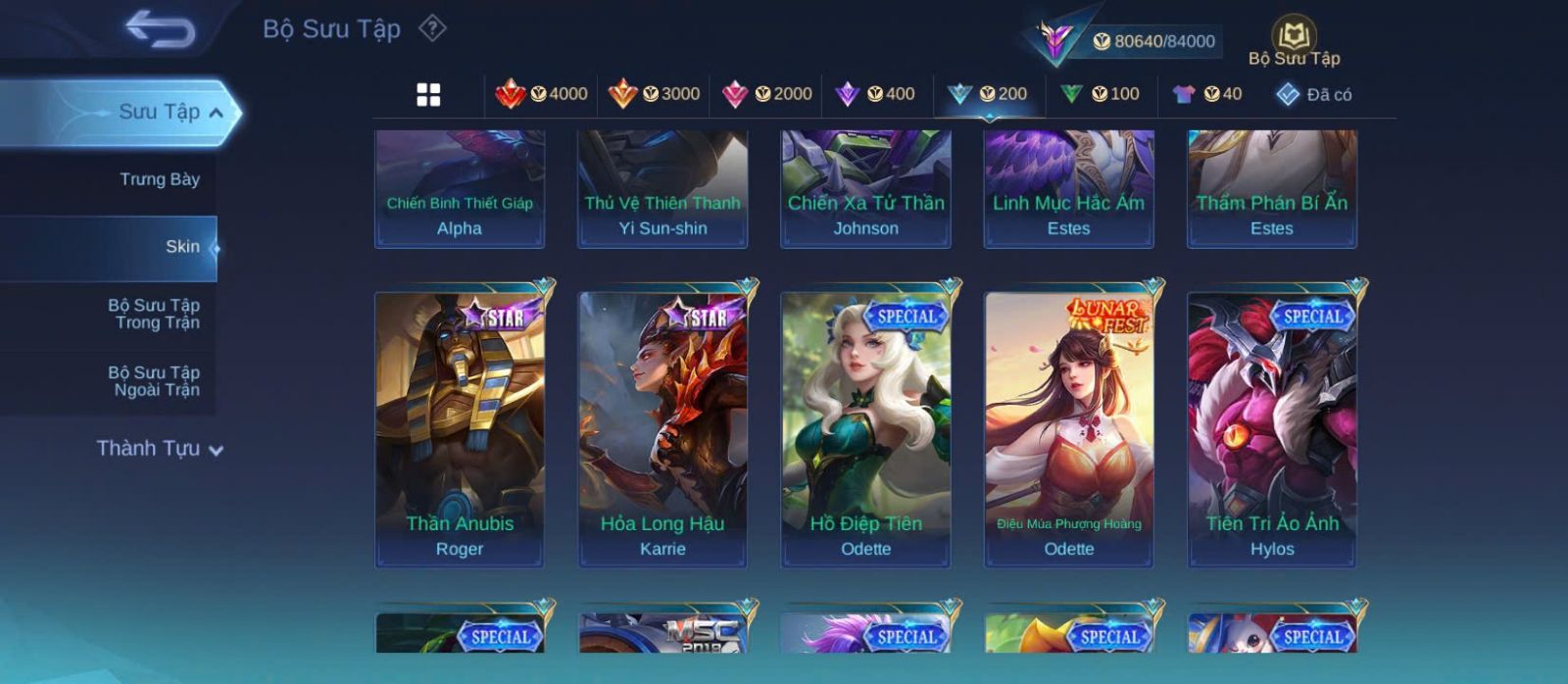Switch to the 400 points tier
The height and width of the screenshot is (684, 1568).
(x=875, y=94)
